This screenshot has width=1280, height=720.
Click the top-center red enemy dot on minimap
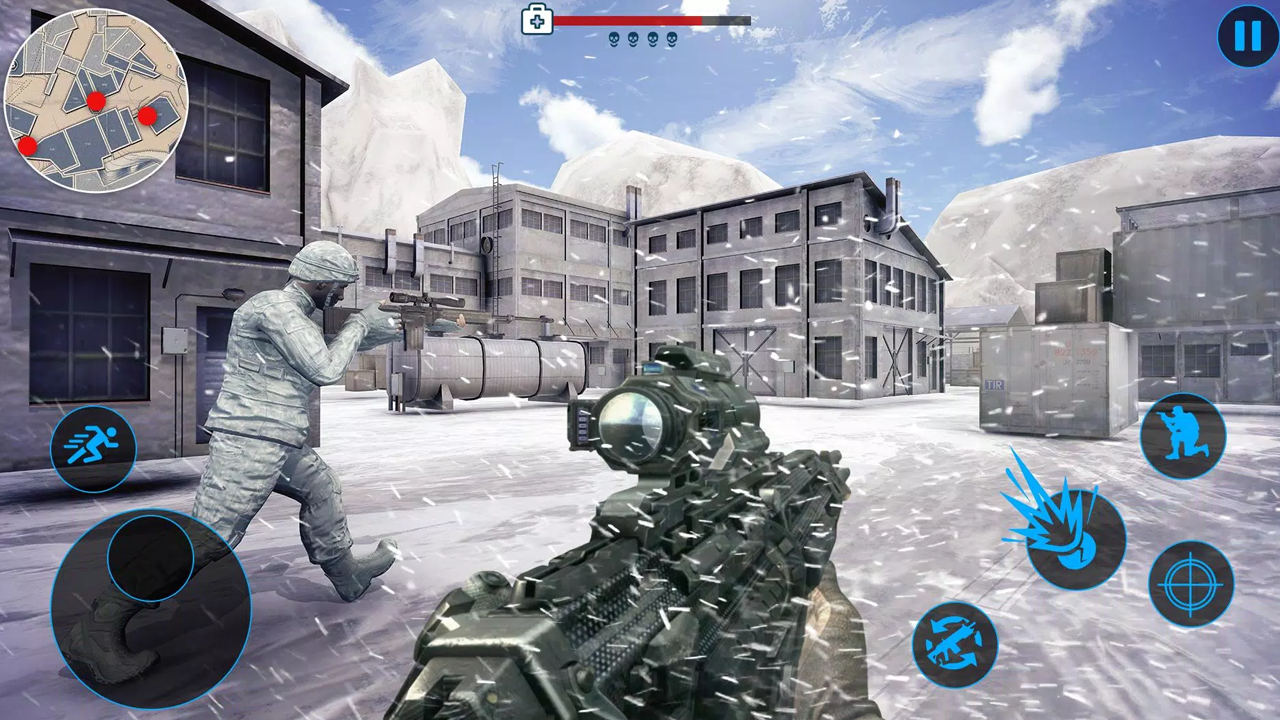tap(97, 101)
